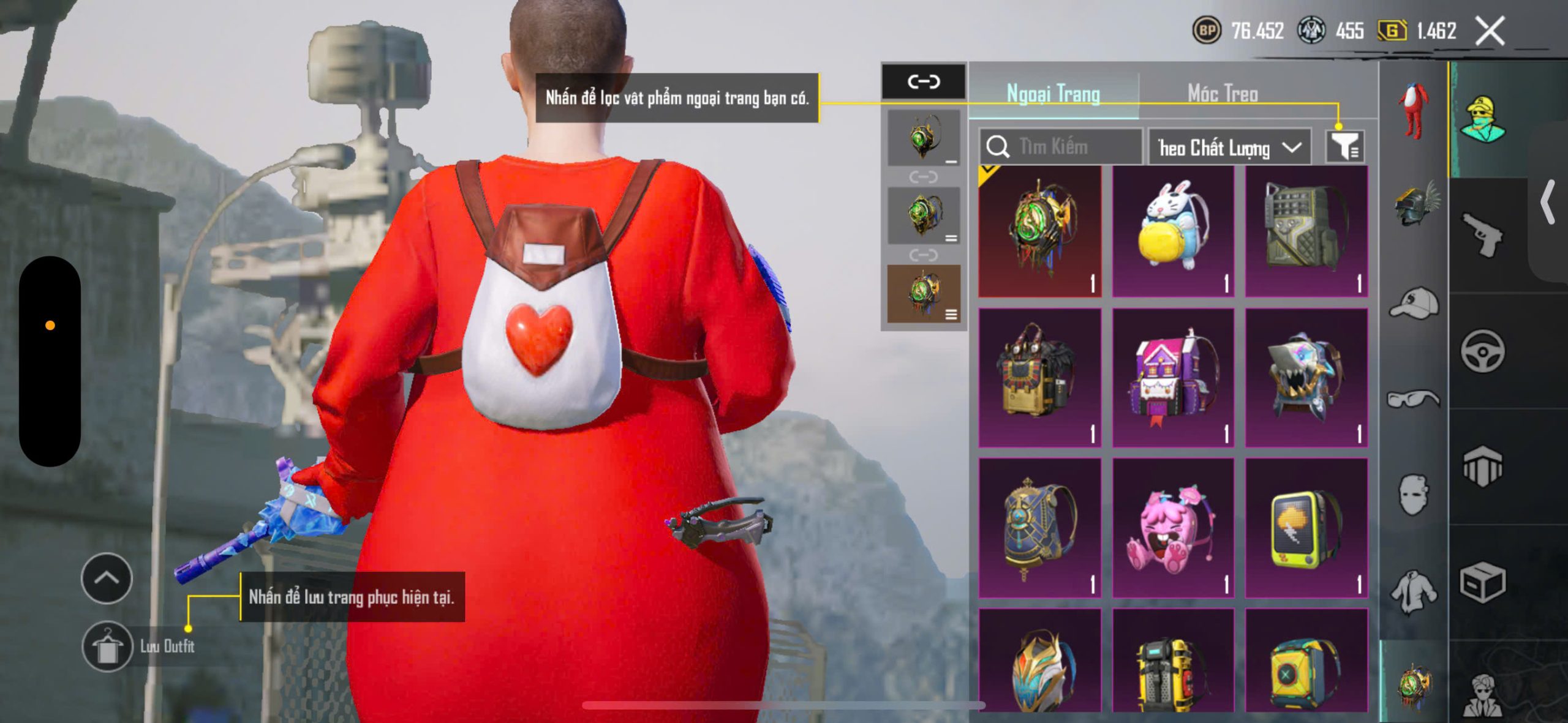Viewport: 1568px width, 723px height.
Task: Choose the purple dollhouse backpack skin
Action: tap(1172, 378)
